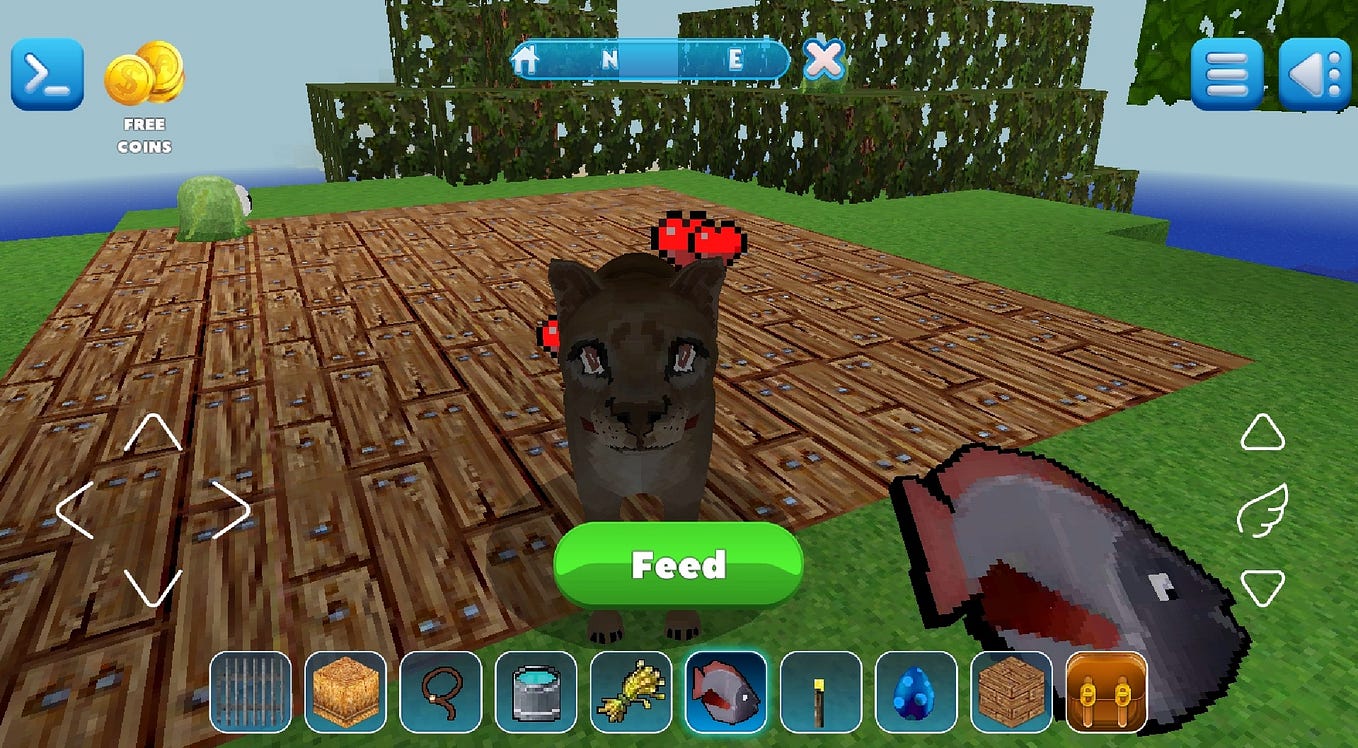
Task: Open the backpack inventory
Action: pyautogui.click(x=1106, y=691)
